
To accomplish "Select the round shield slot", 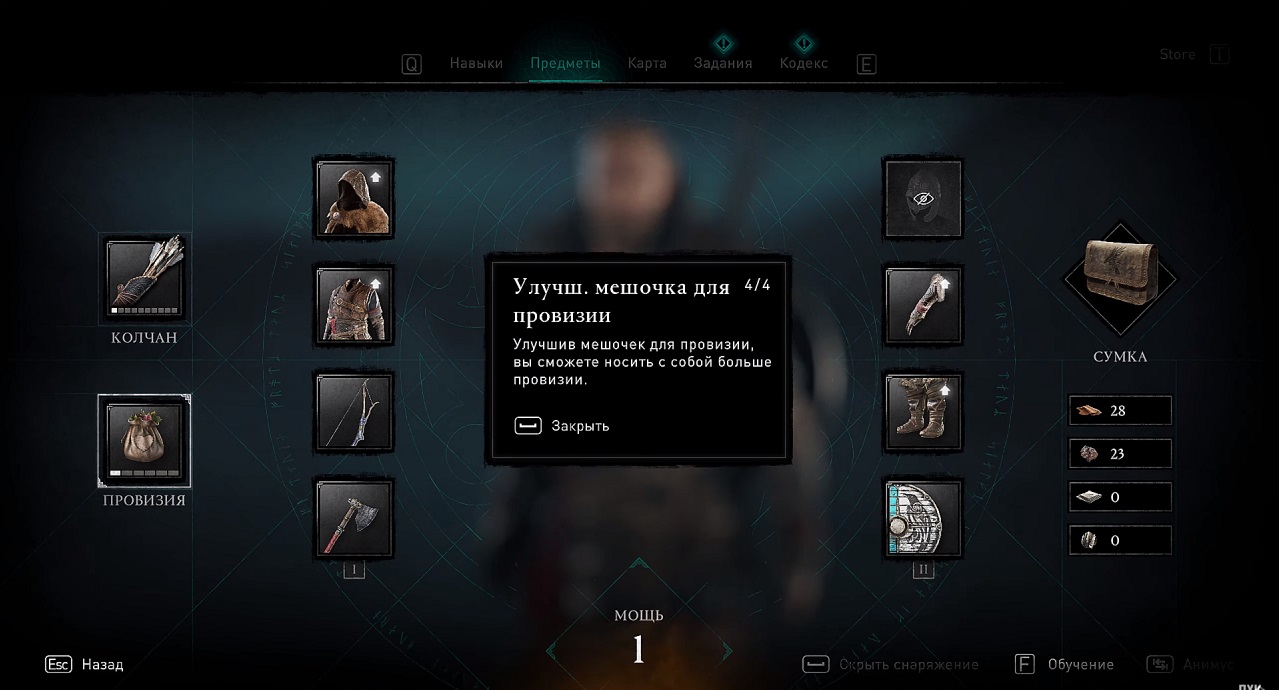I will point(923,519).
